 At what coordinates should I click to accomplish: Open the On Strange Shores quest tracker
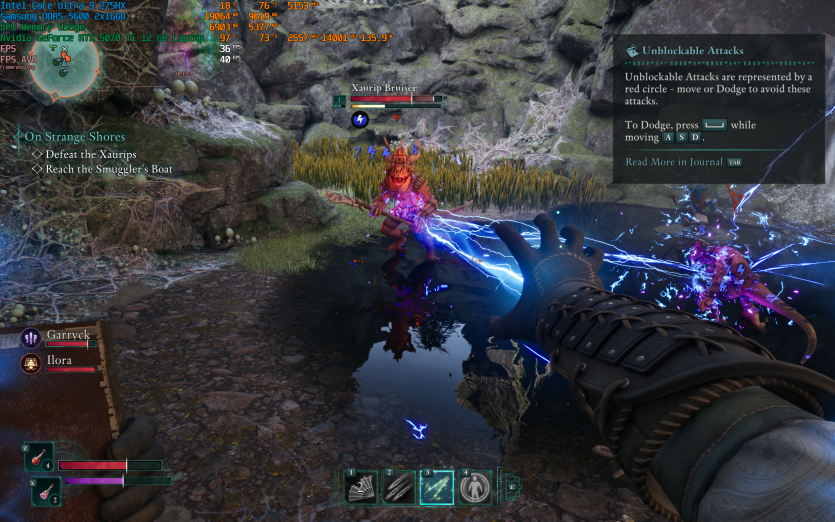point(75,136)
